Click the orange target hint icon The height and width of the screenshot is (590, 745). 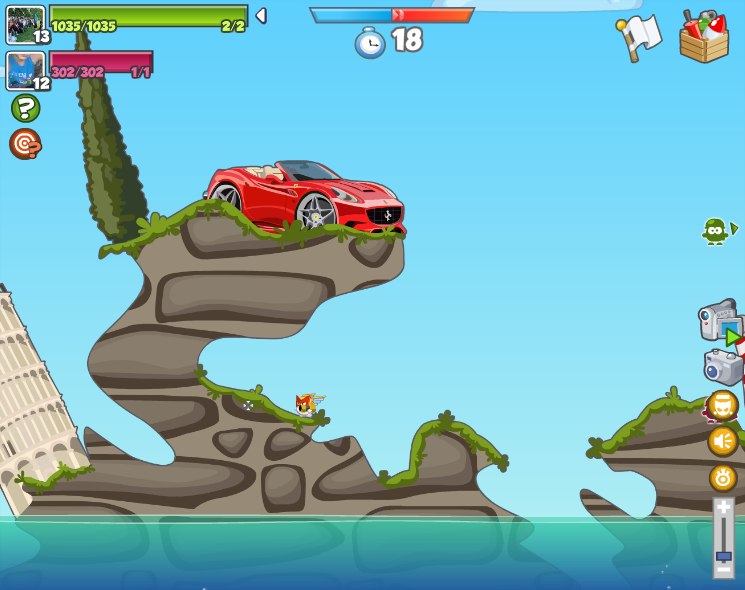(25, 144)
